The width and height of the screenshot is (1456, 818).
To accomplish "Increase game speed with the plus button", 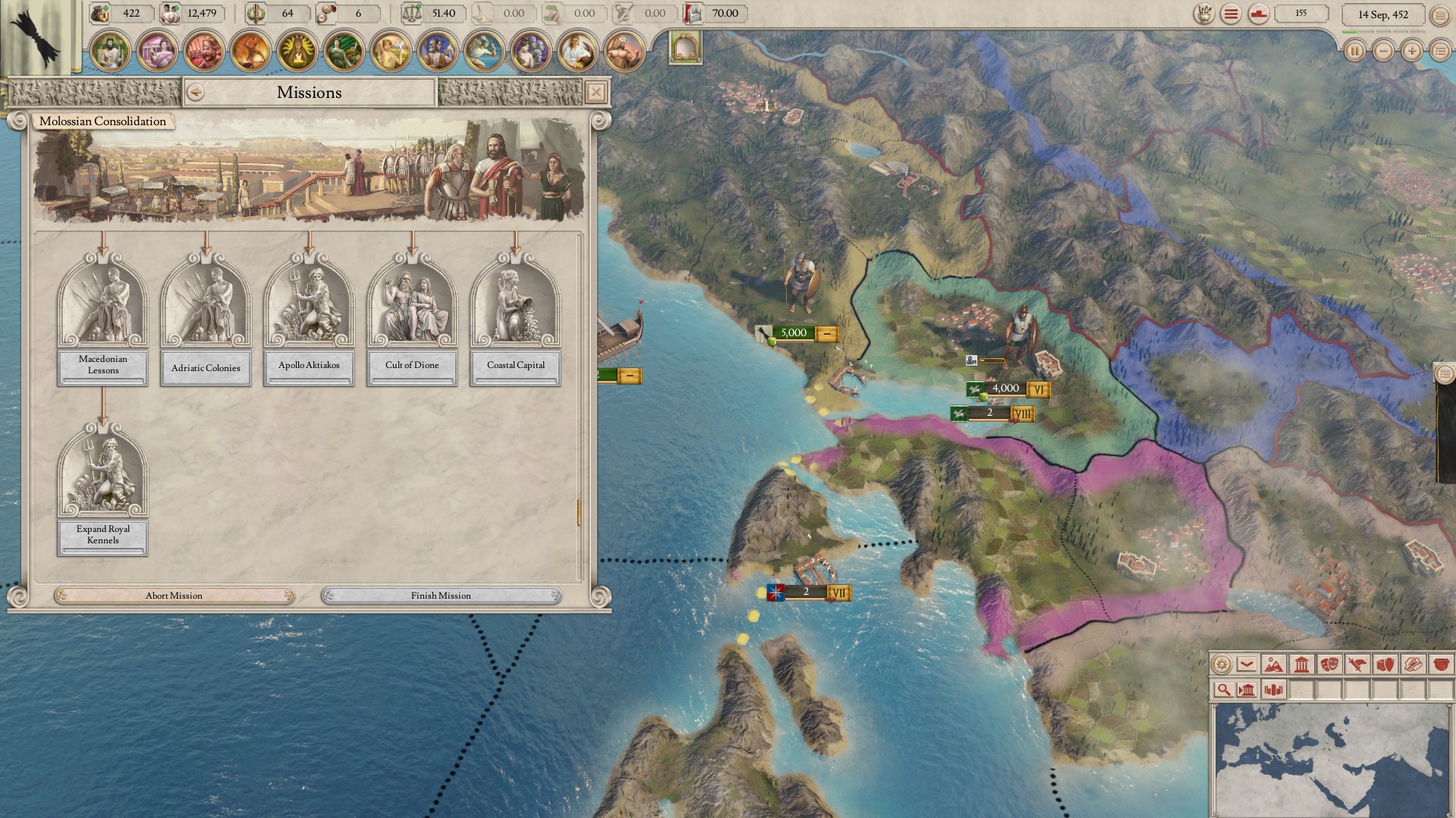I will coord(1411,52).
